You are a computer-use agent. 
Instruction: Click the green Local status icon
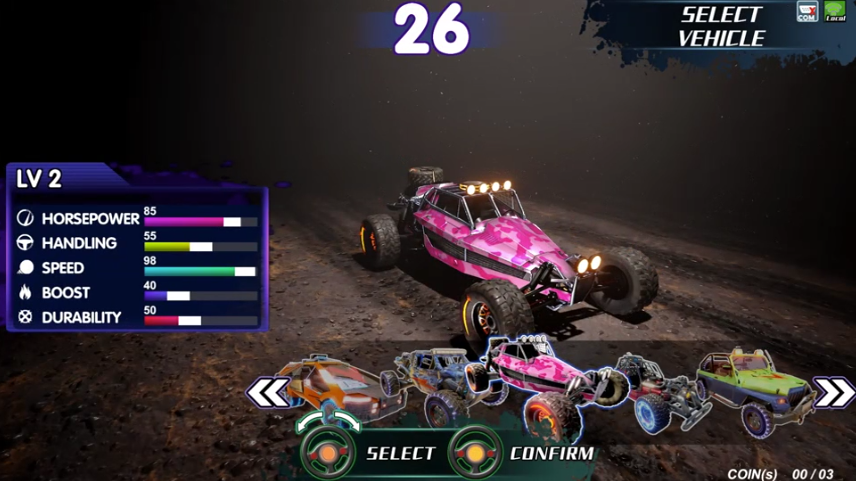pos(835,12)
